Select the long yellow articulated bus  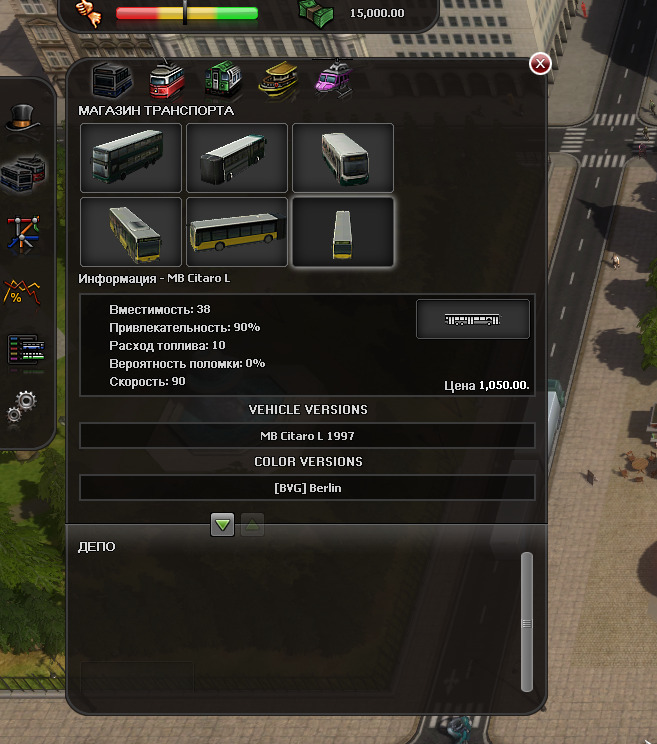click(x=237, y=231)
